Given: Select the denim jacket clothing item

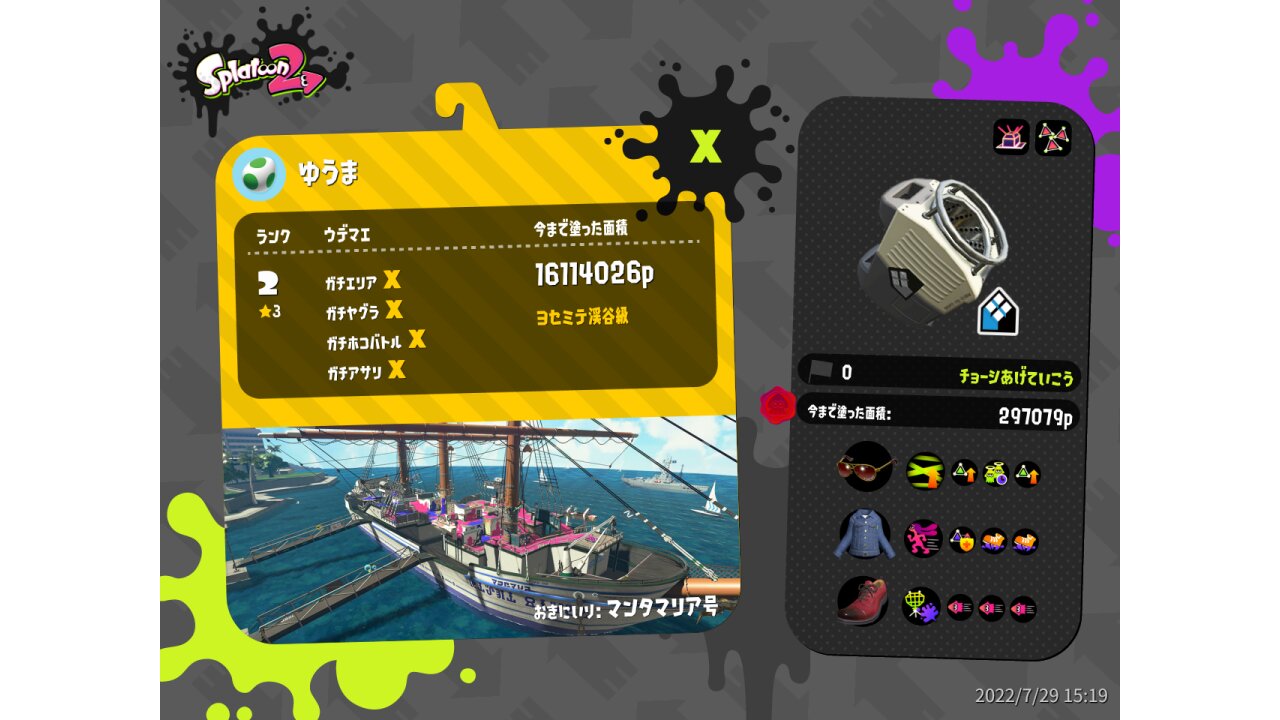Looking at the screenshot, I should pos(862,536).
